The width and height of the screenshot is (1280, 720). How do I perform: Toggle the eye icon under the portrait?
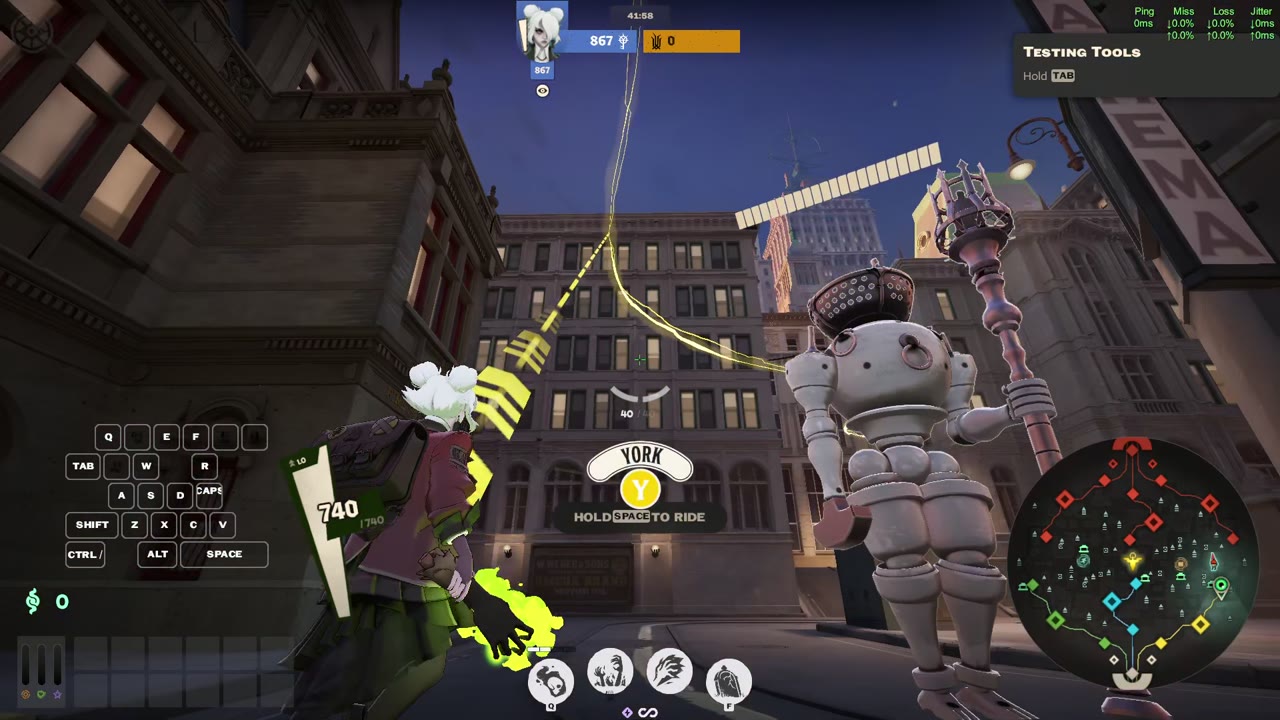pyautogui.click(x=542, y=91)
